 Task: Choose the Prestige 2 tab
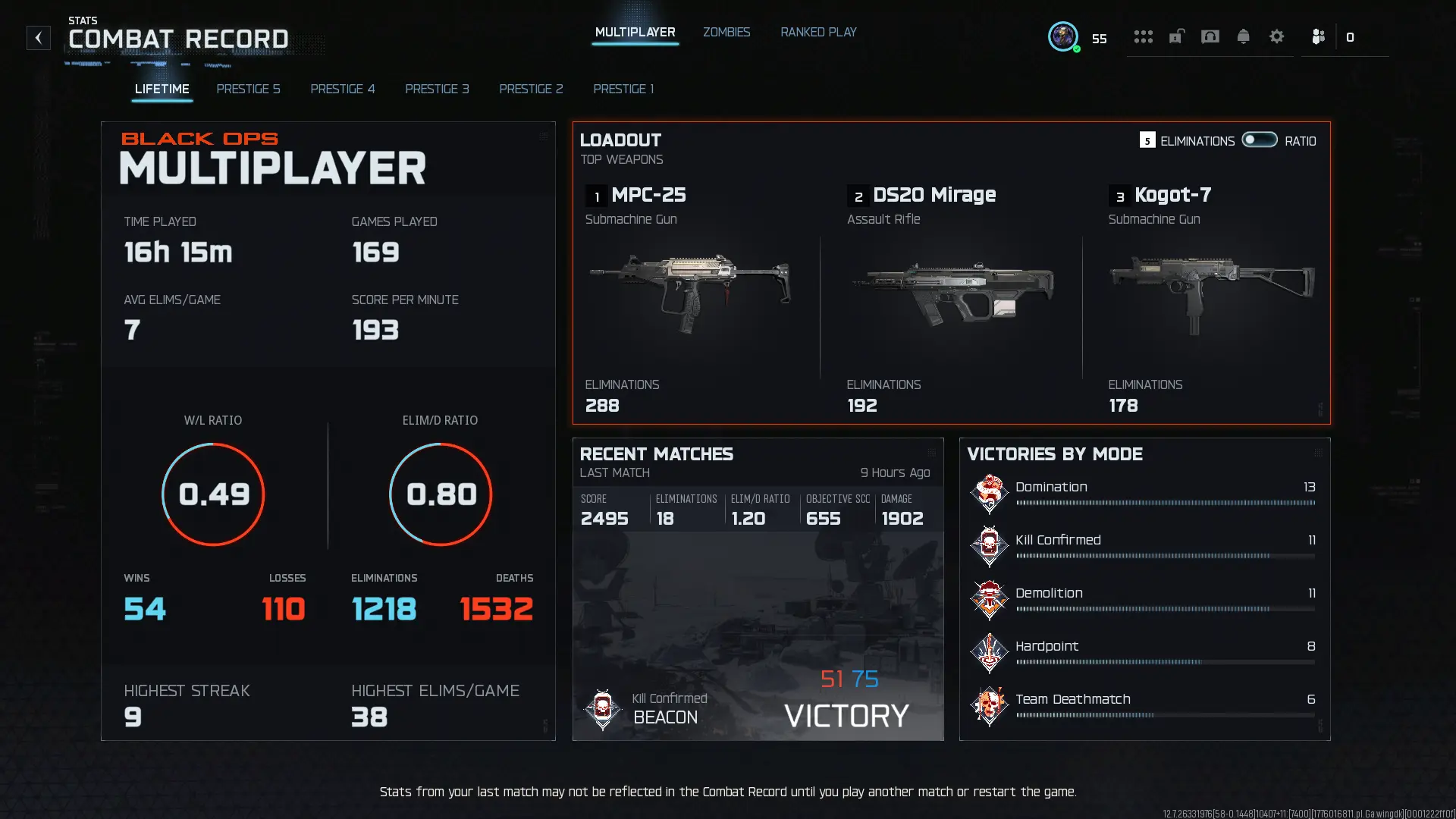tap(531, 89)
